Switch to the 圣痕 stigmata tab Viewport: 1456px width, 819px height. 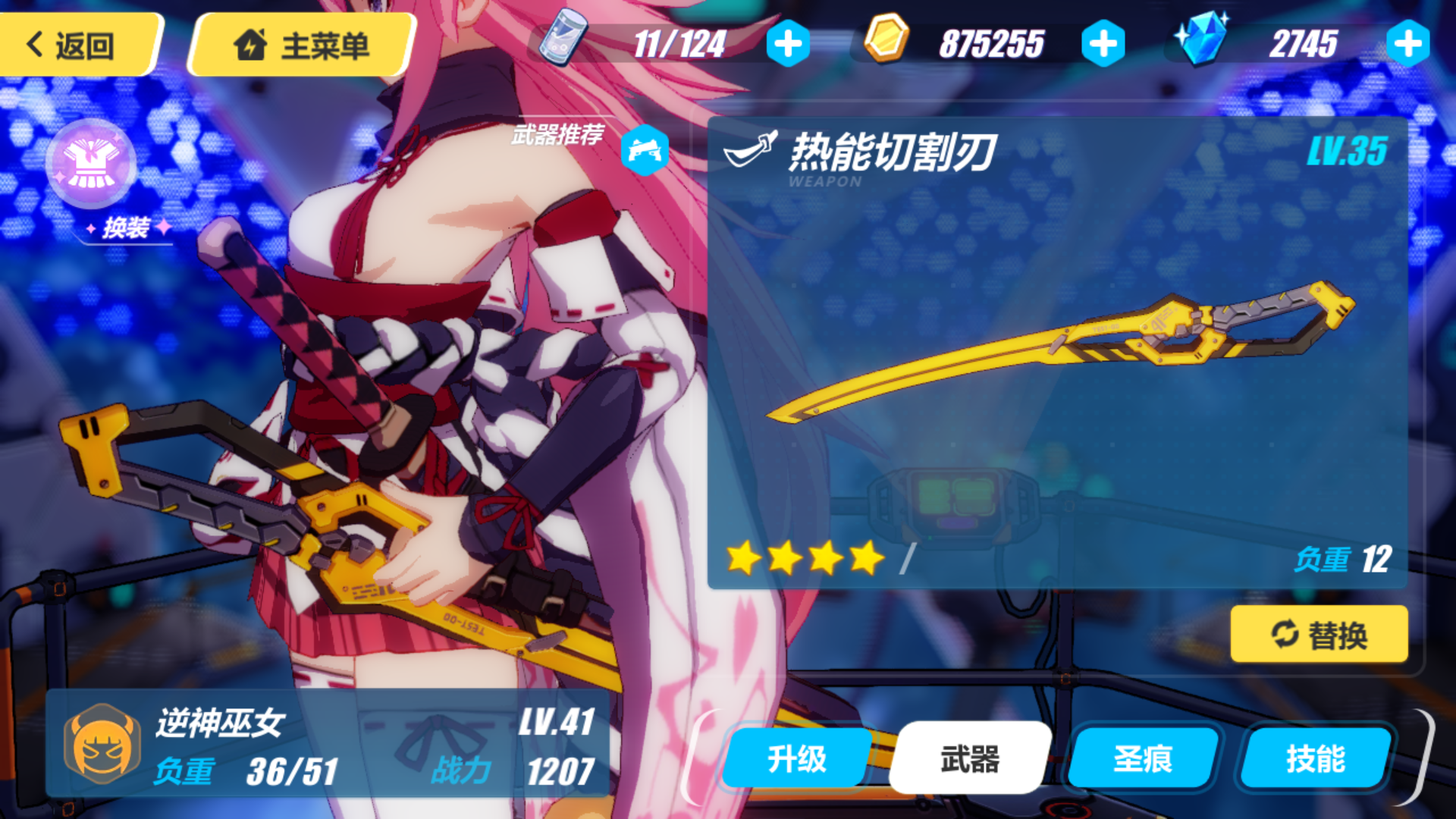1143,756
